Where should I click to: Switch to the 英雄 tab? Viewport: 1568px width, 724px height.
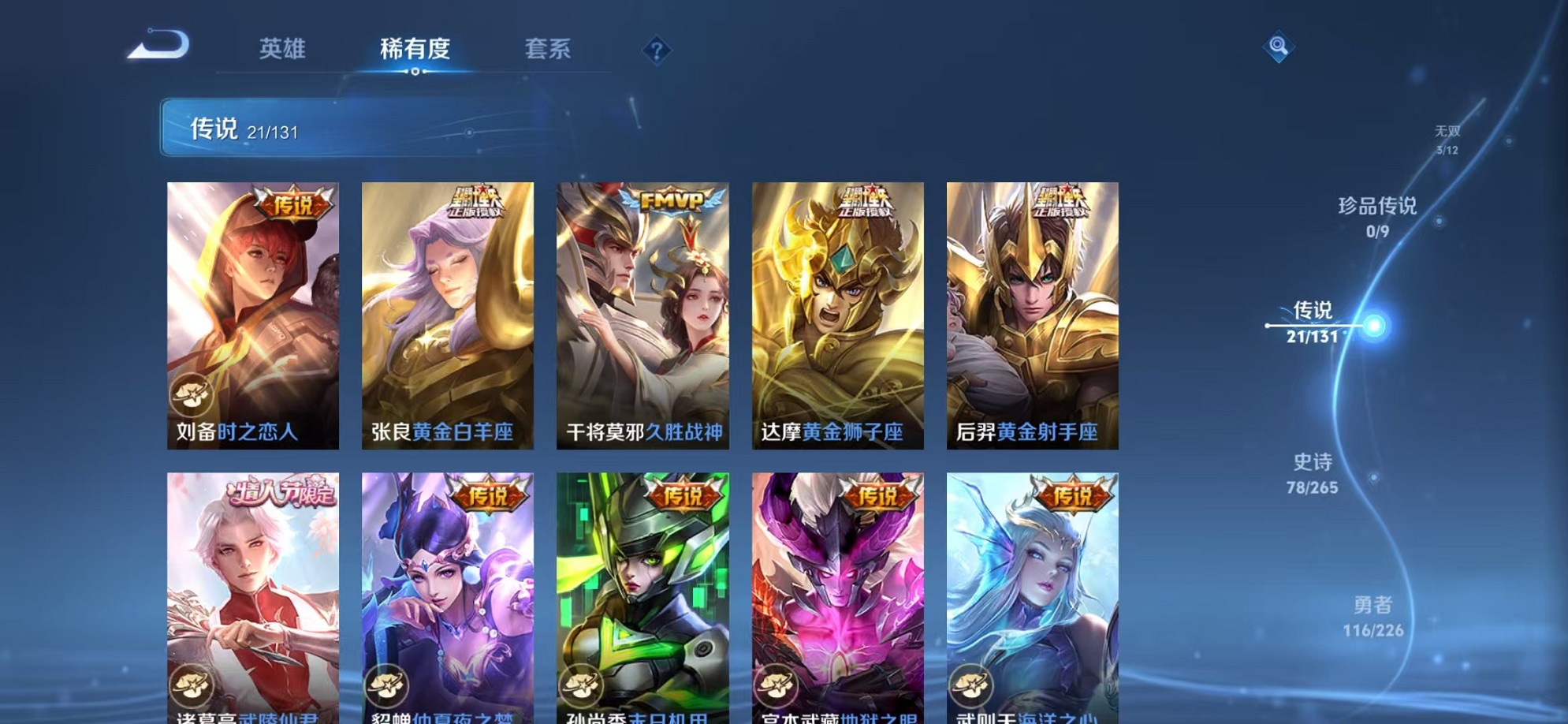(283, 49)
